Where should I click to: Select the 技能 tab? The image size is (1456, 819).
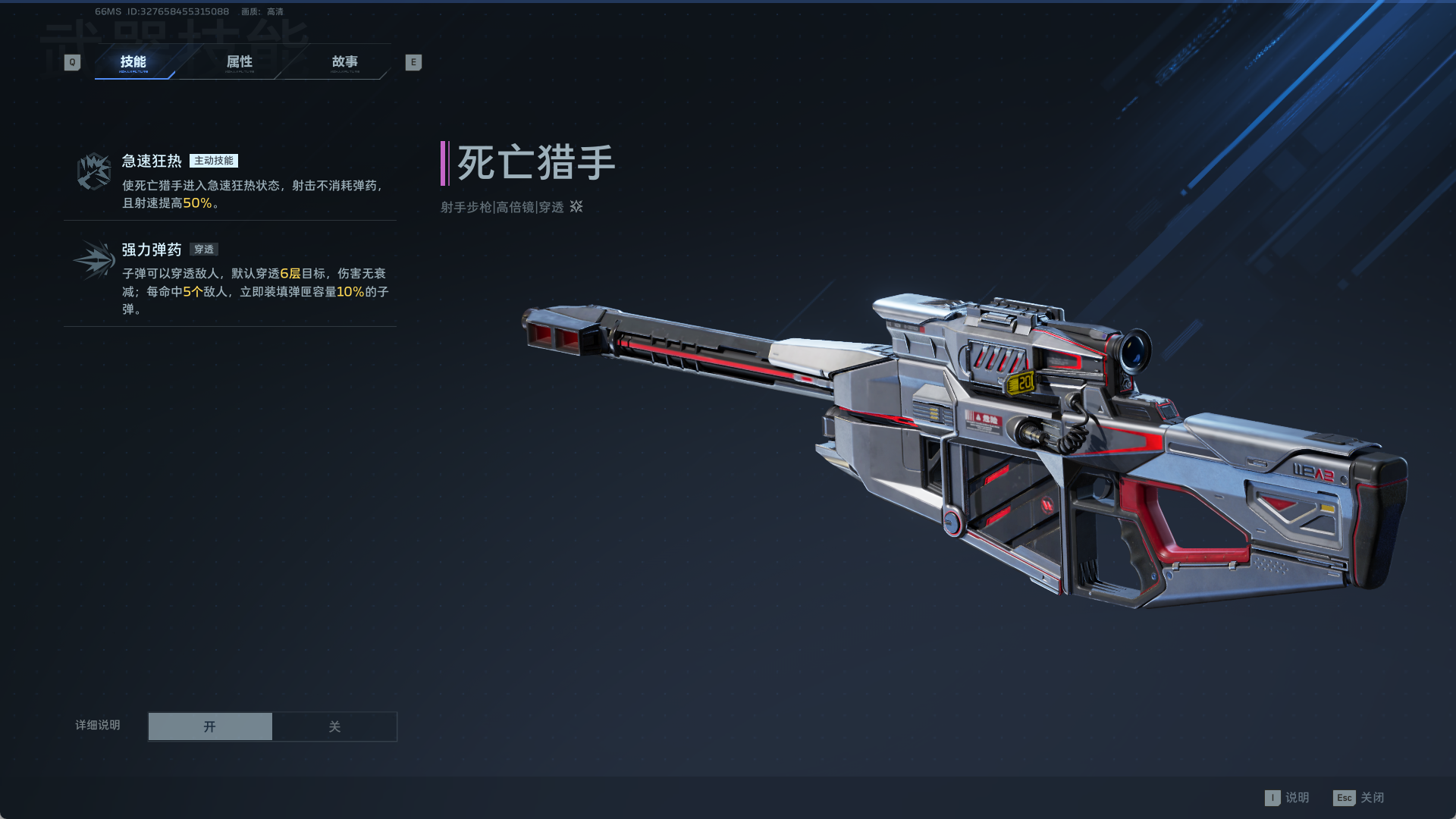coord(133,62)
